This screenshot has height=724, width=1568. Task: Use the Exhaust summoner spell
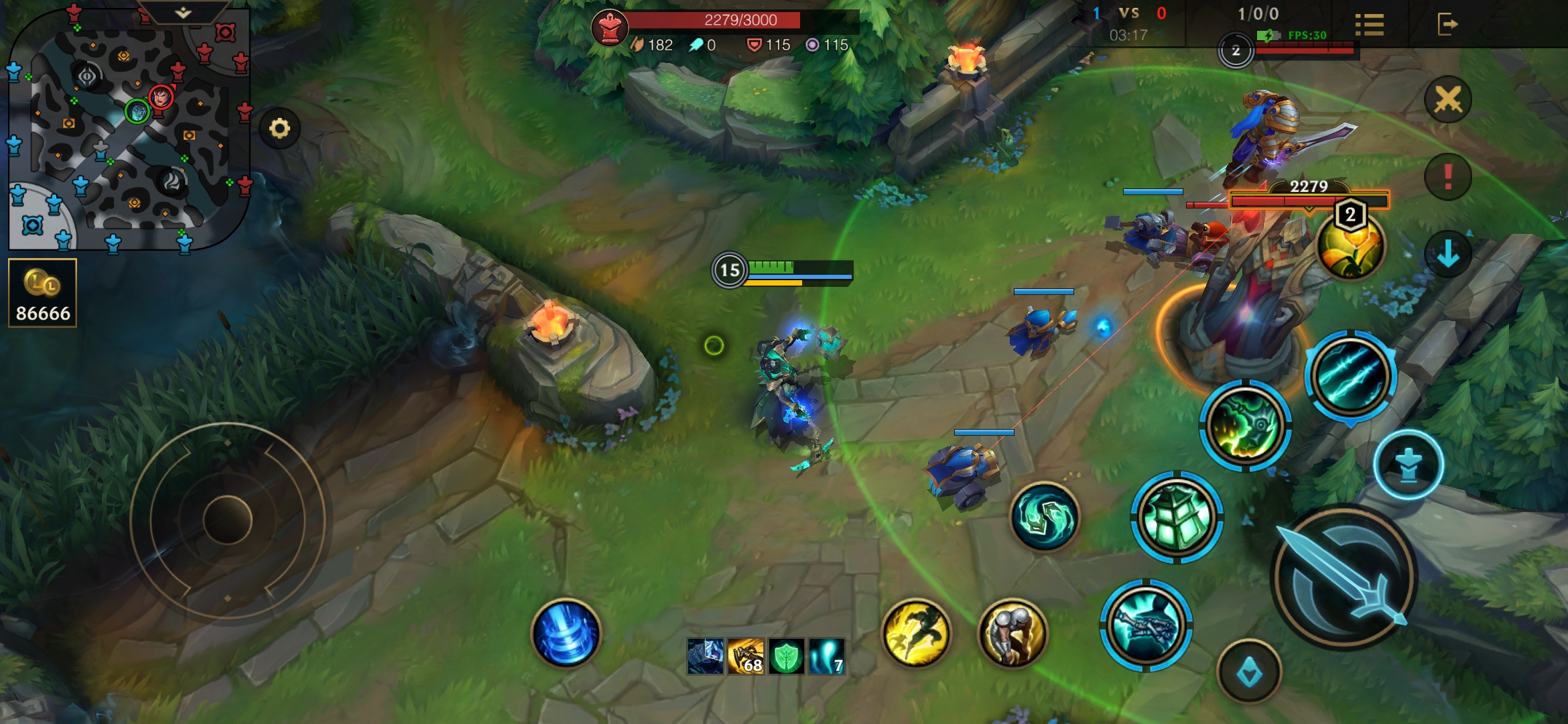[1012, 633]
